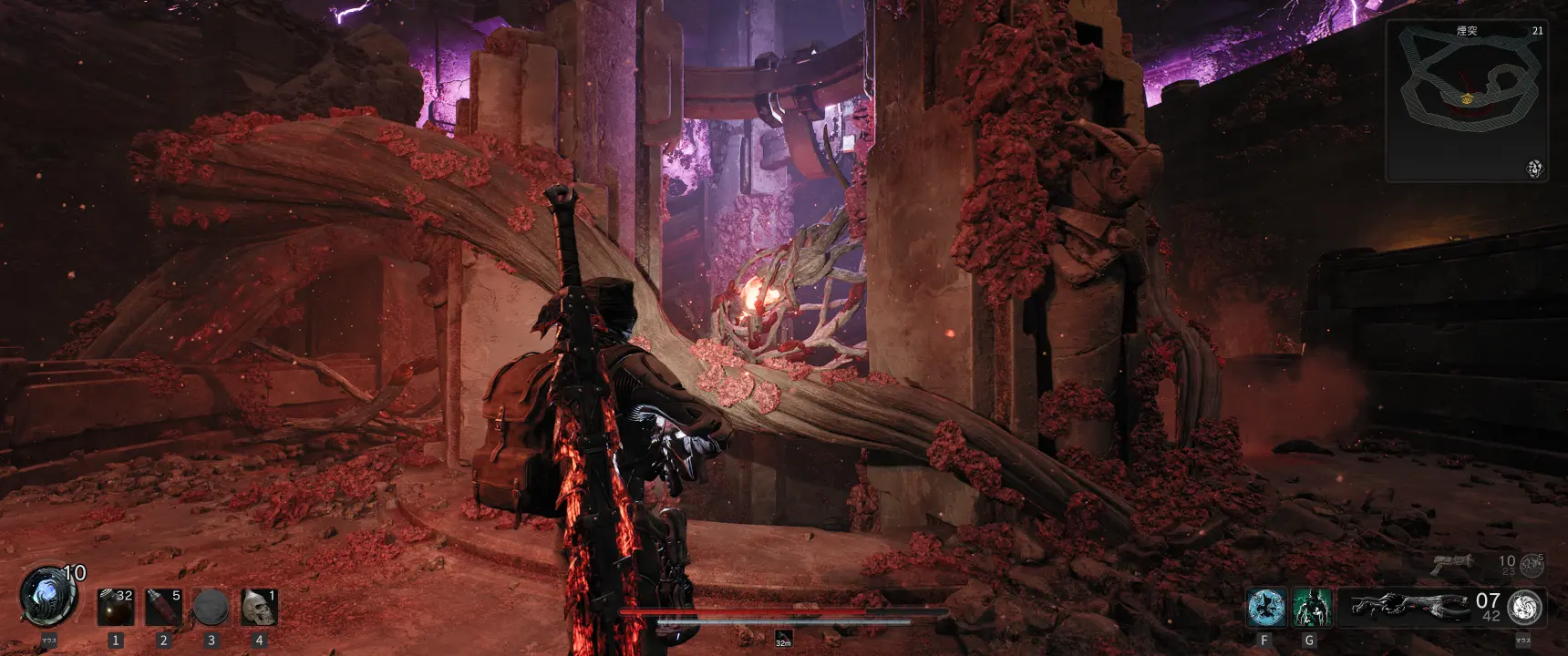Select the equipped long gun weapon
The height and width of the screenshot is (656, 1568).
click(1408, 607)
